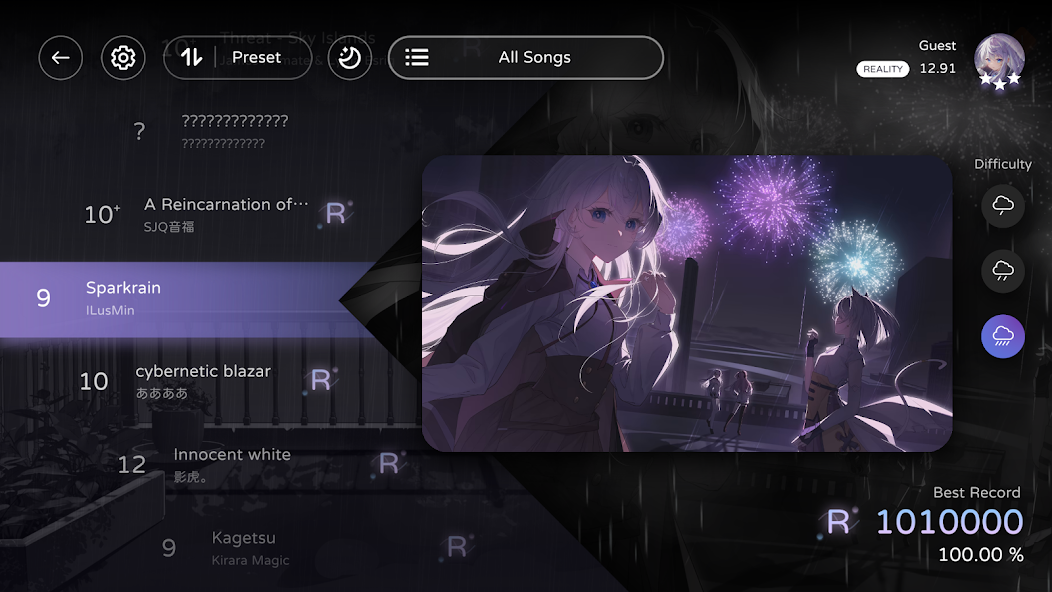Select the plain cloud difficulty icon
Screen dimensions: 1052x592
pyautogui.click(x=1002, y=206)
